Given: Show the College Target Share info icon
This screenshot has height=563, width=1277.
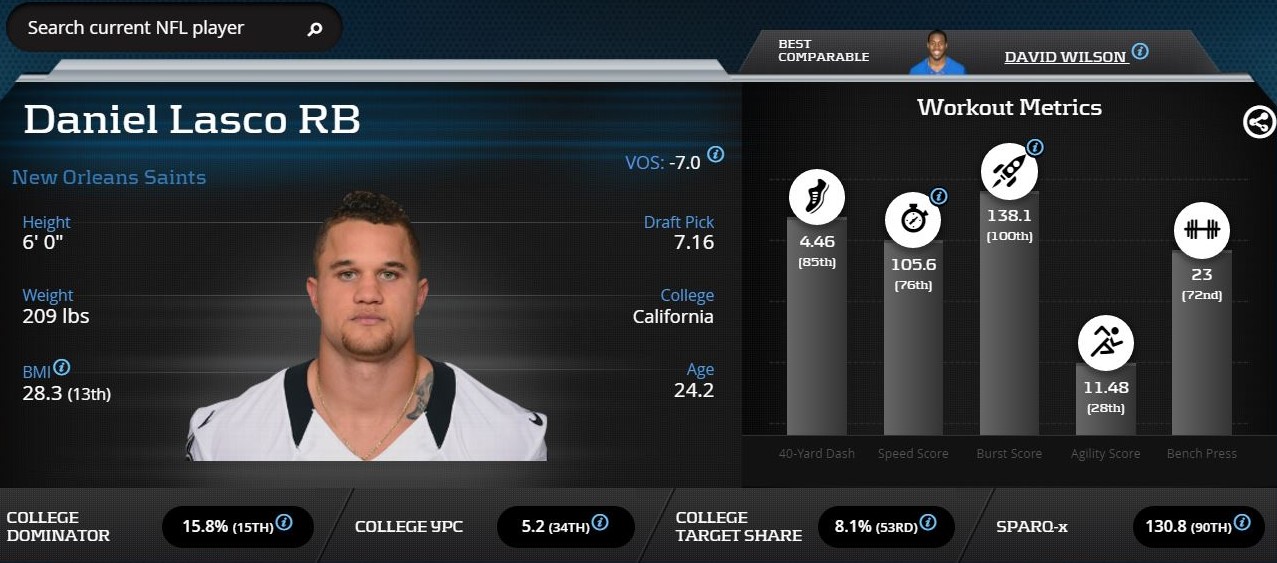Looking at the screenshot, I should [x=927, y=522].
